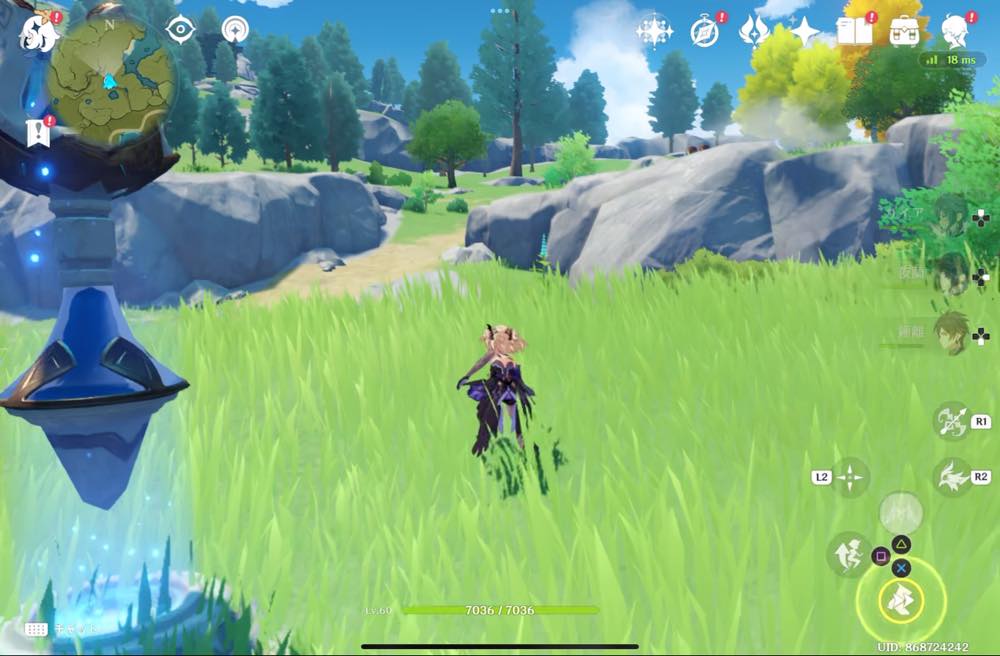Open the Paimon menu
Viewport: 1000px width, 656px height.
click(37, 31)
